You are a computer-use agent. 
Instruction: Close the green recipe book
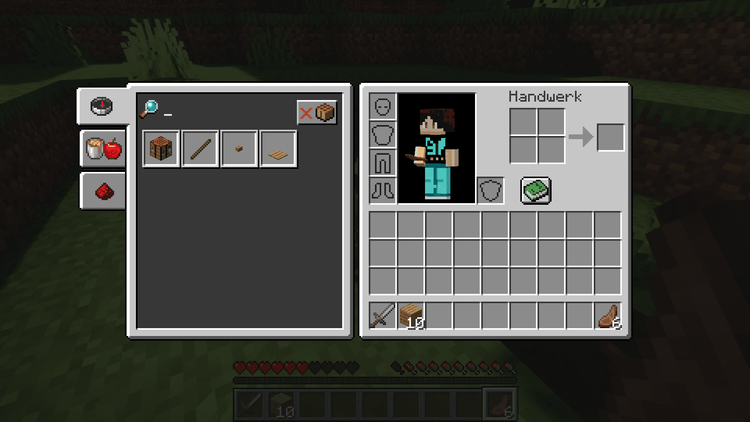point(536,190)
